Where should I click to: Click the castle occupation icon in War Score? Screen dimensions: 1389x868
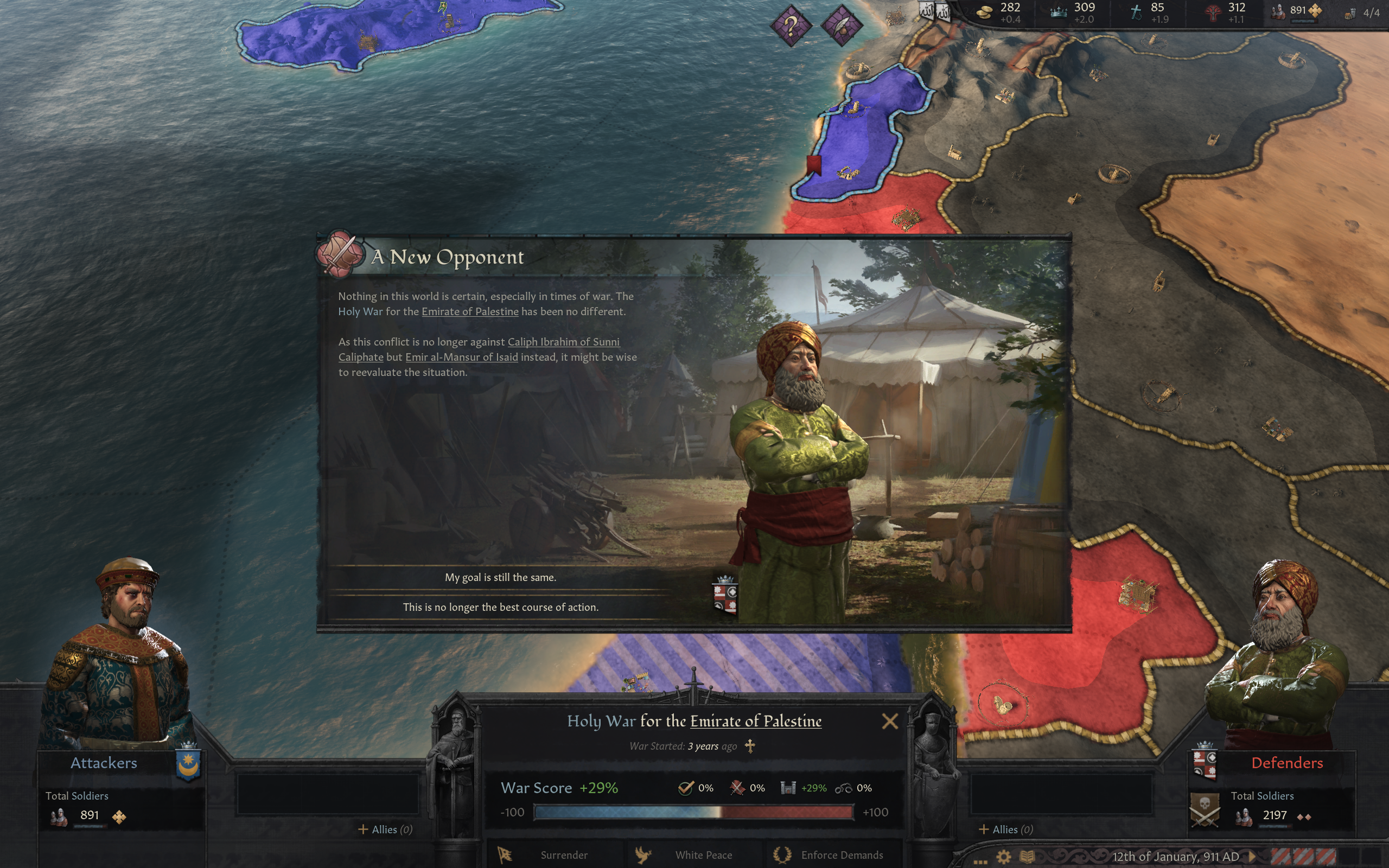(787, 788)
